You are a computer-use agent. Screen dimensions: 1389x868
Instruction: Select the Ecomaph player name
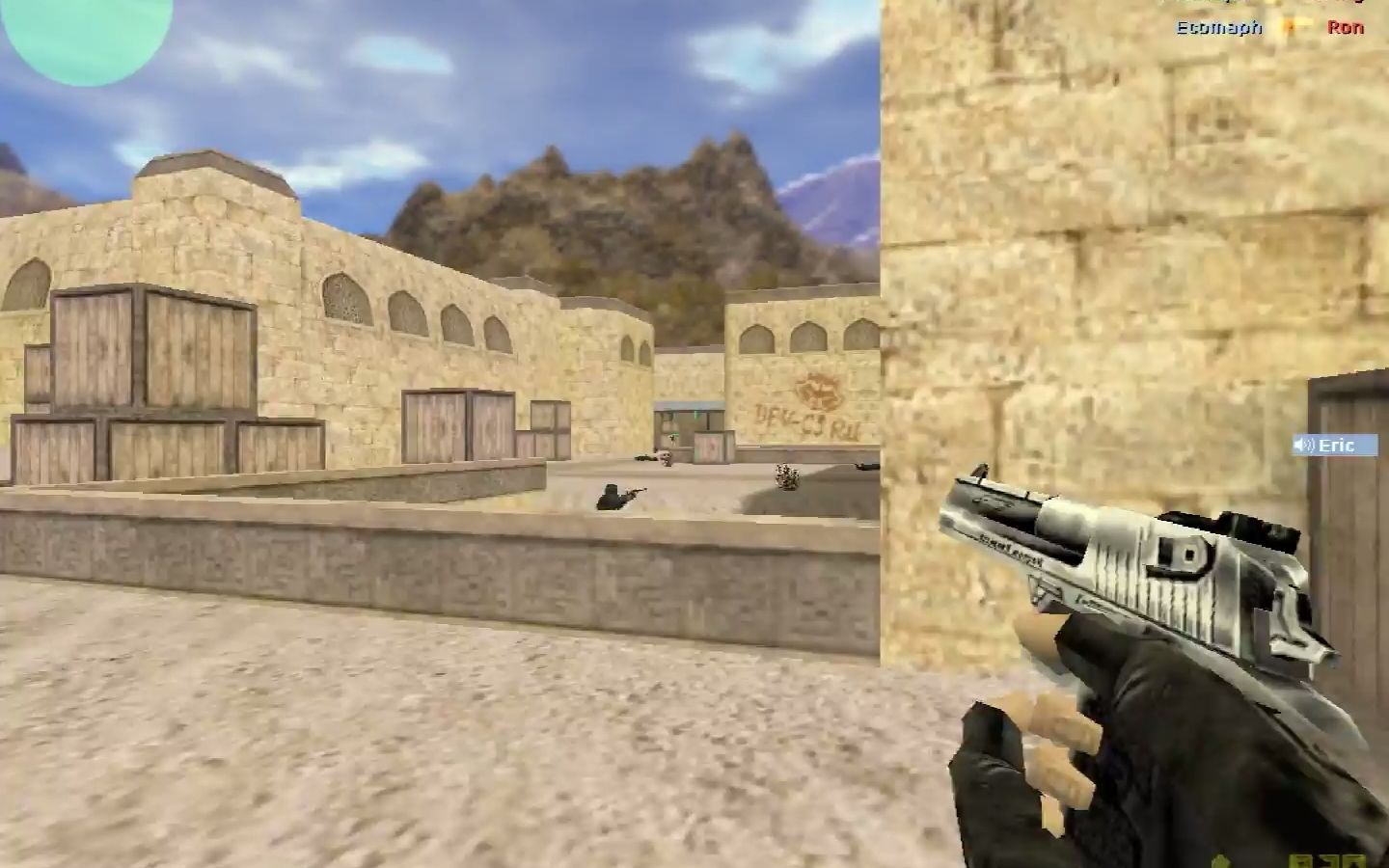(1220, 28)
